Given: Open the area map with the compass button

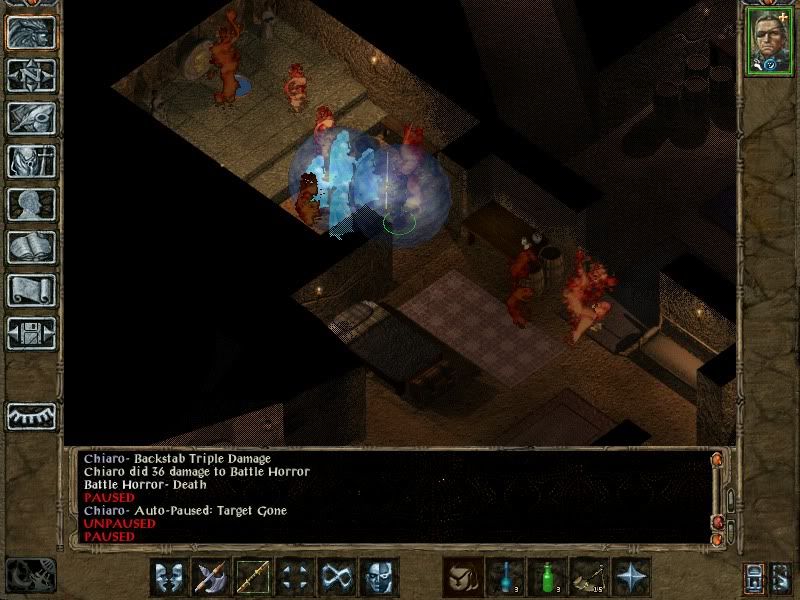Looking at the screenshot, I should coord(31,75).
